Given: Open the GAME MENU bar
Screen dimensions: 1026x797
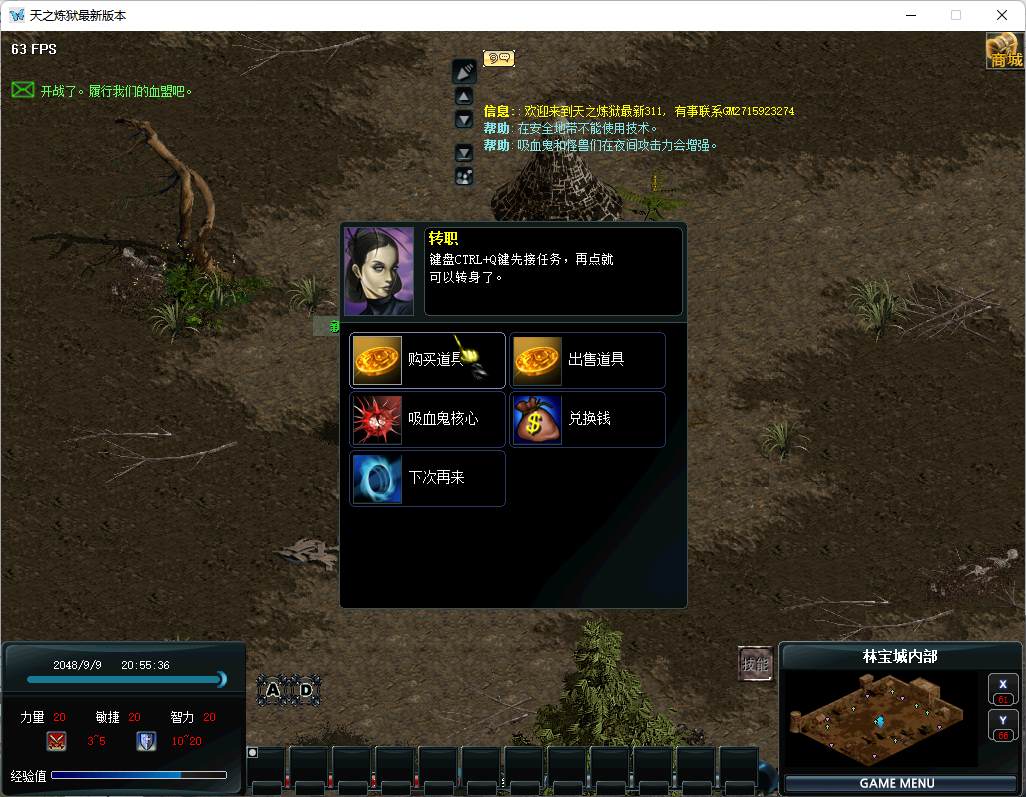Looking at the screenshot, I should click(897, 783).
